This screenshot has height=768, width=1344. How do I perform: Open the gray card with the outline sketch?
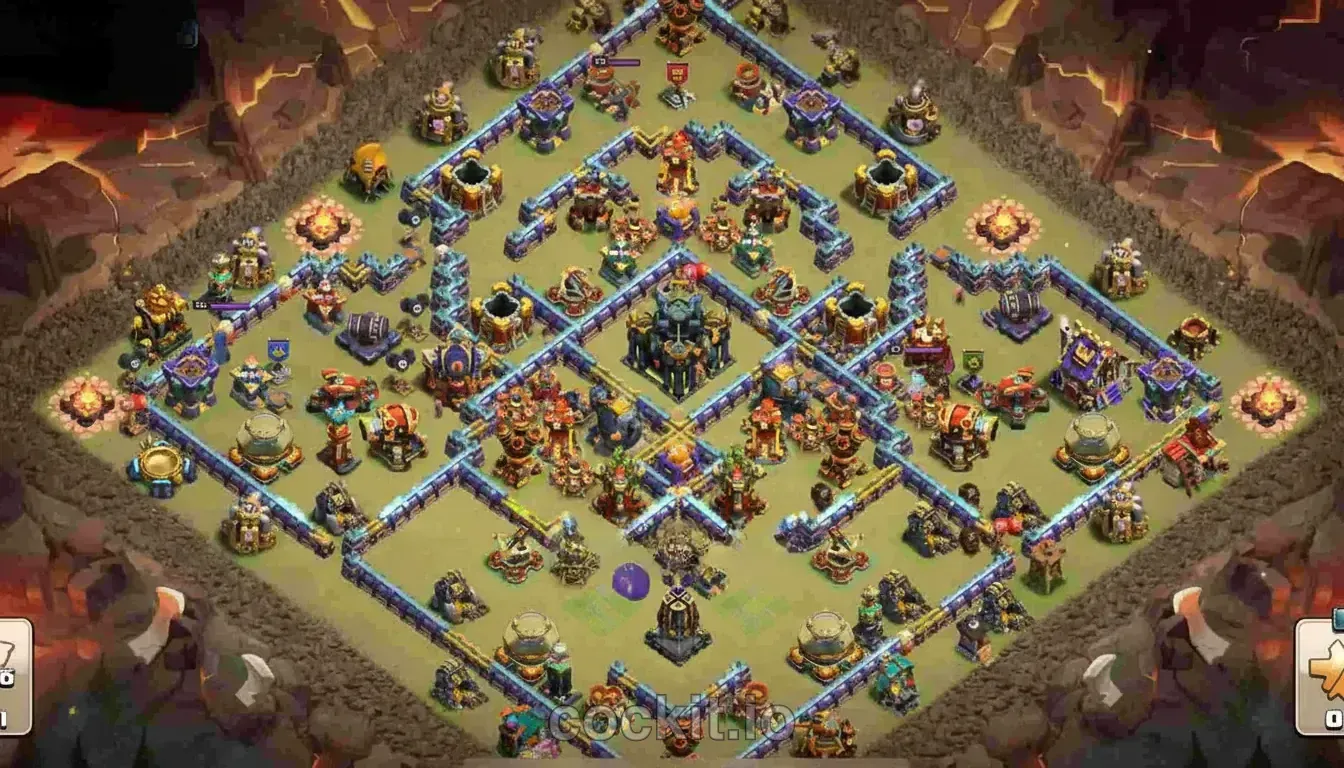click(14, 676)
